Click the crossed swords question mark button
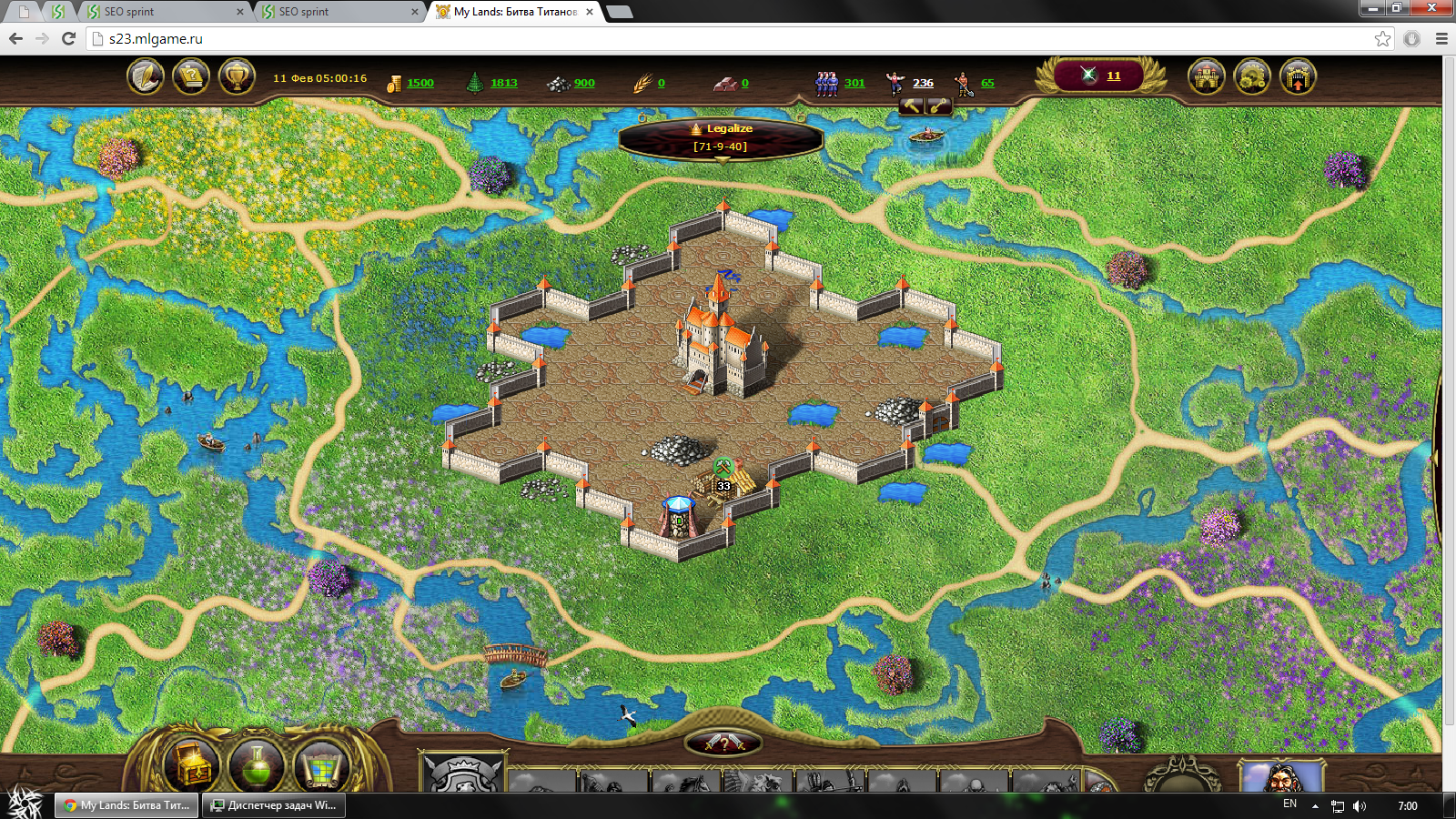Screen dimensions: 1456x819 [x=723, y=743]
